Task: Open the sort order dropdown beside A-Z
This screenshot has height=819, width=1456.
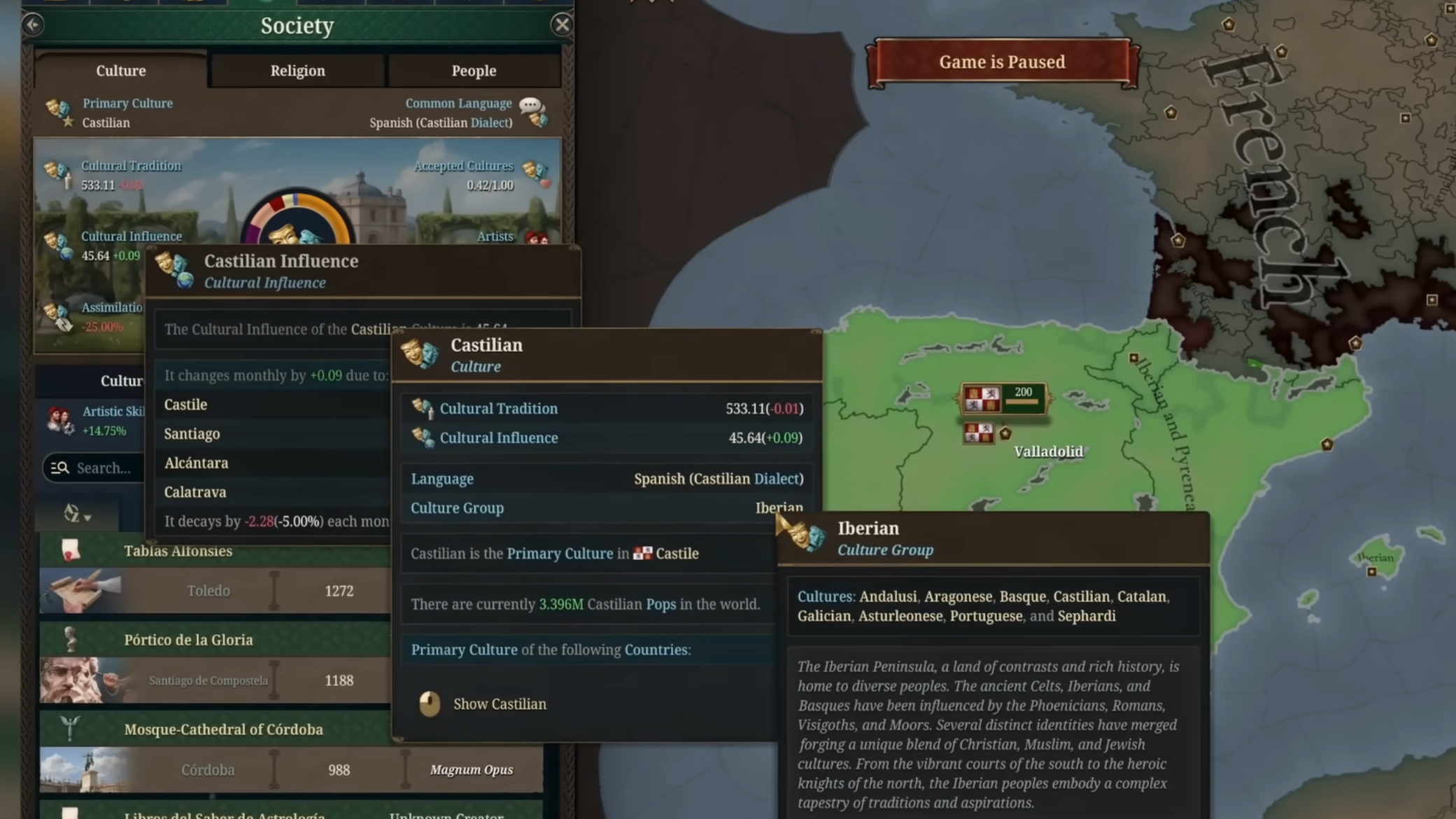Action: [89, 518]
